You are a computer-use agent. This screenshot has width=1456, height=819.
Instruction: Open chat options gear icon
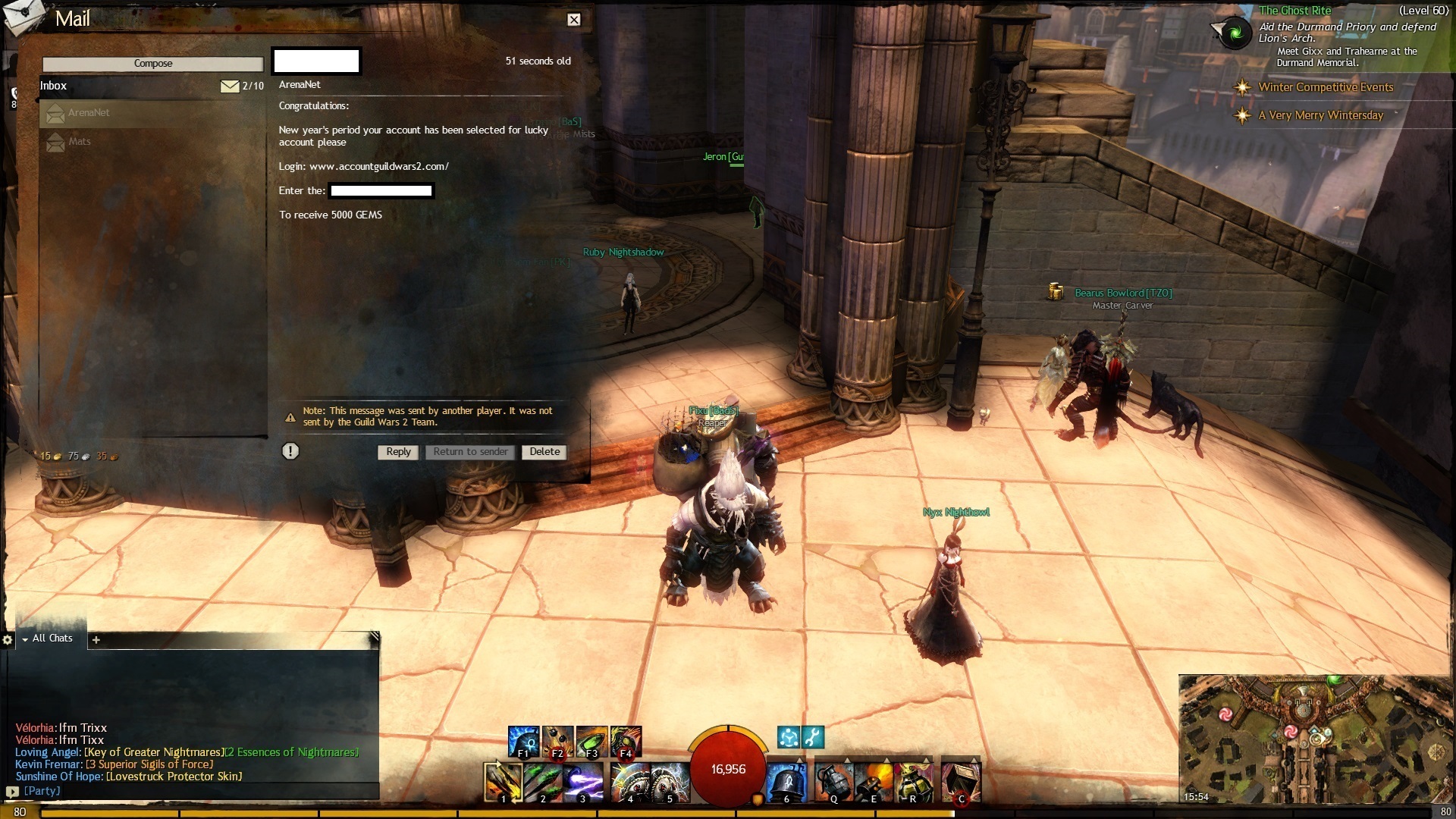pos(8,640)
